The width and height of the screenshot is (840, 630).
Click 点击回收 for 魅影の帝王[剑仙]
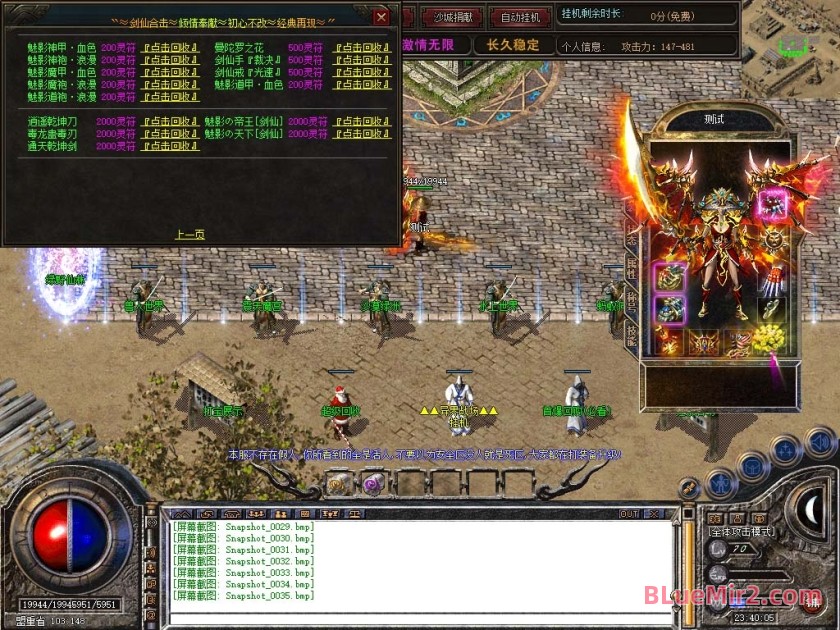click(361, 121)
